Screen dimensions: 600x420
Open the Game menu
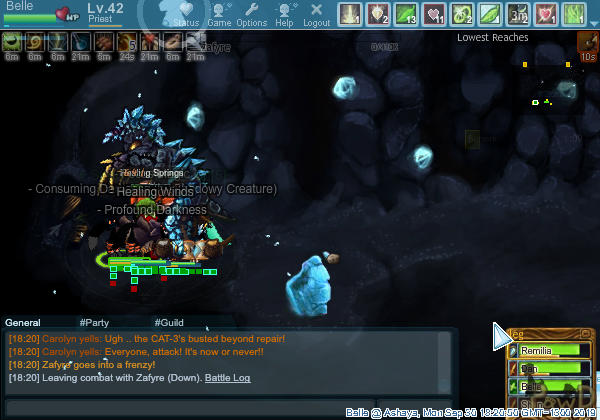point(219,14)
